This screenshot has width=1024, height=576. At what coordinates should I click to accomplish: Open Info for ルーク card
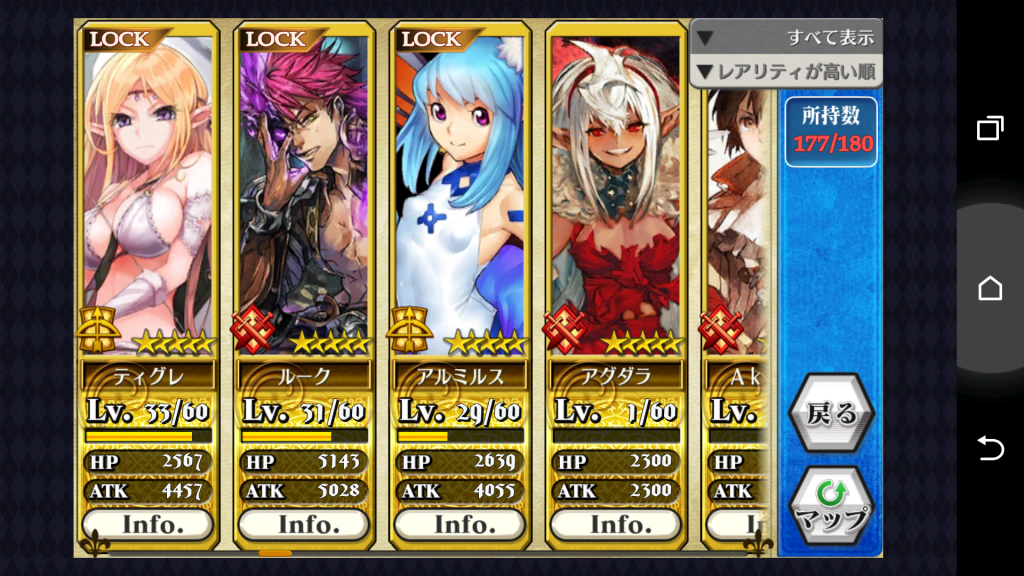pos(304,524)
